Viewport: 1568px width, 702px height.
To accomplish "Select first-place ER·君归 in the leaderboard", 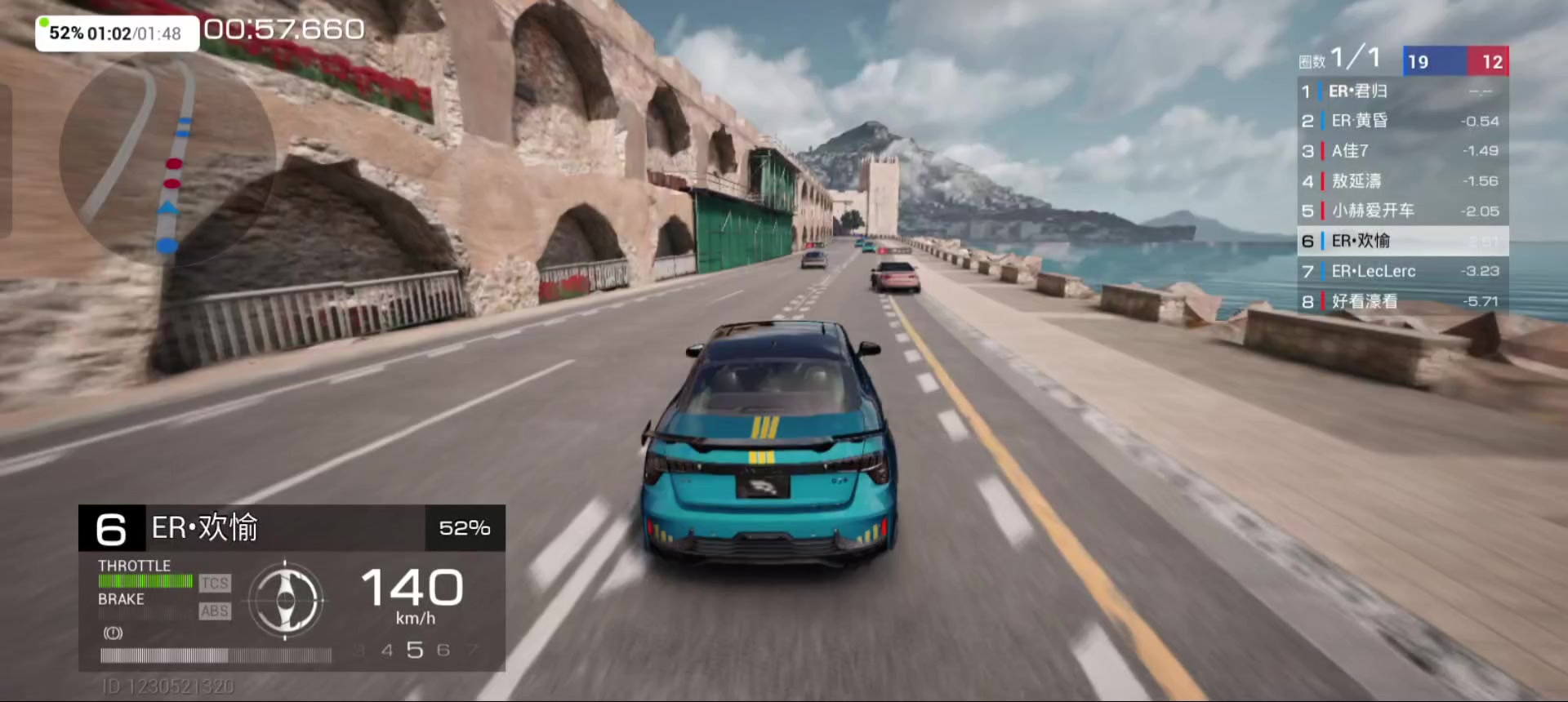I will click(1401, 91).
